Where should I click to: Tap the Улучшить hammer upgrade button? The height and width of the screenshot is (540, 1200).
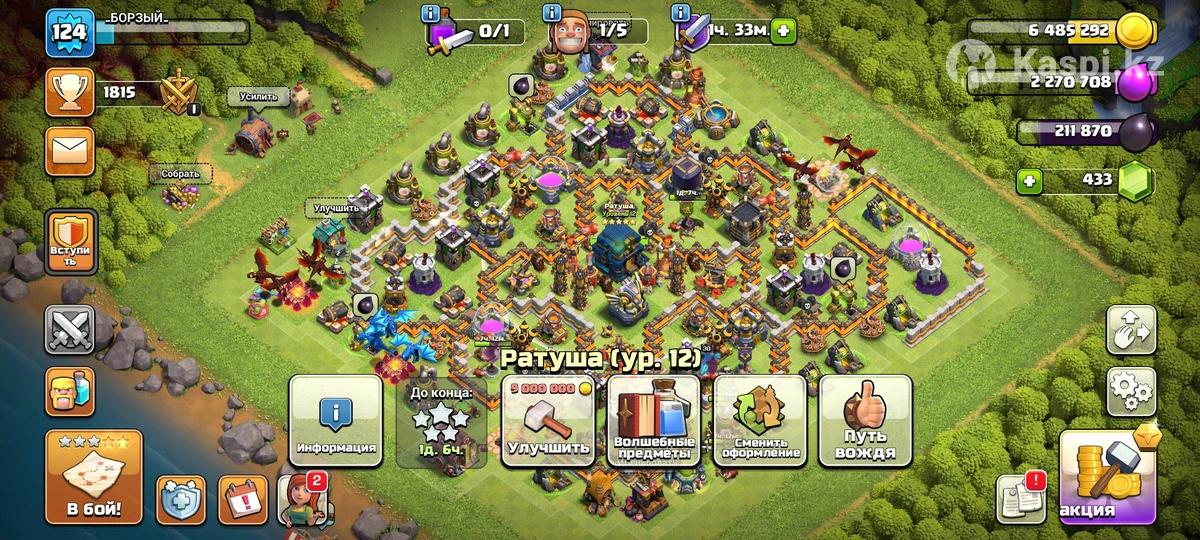(x=547, y=421)
